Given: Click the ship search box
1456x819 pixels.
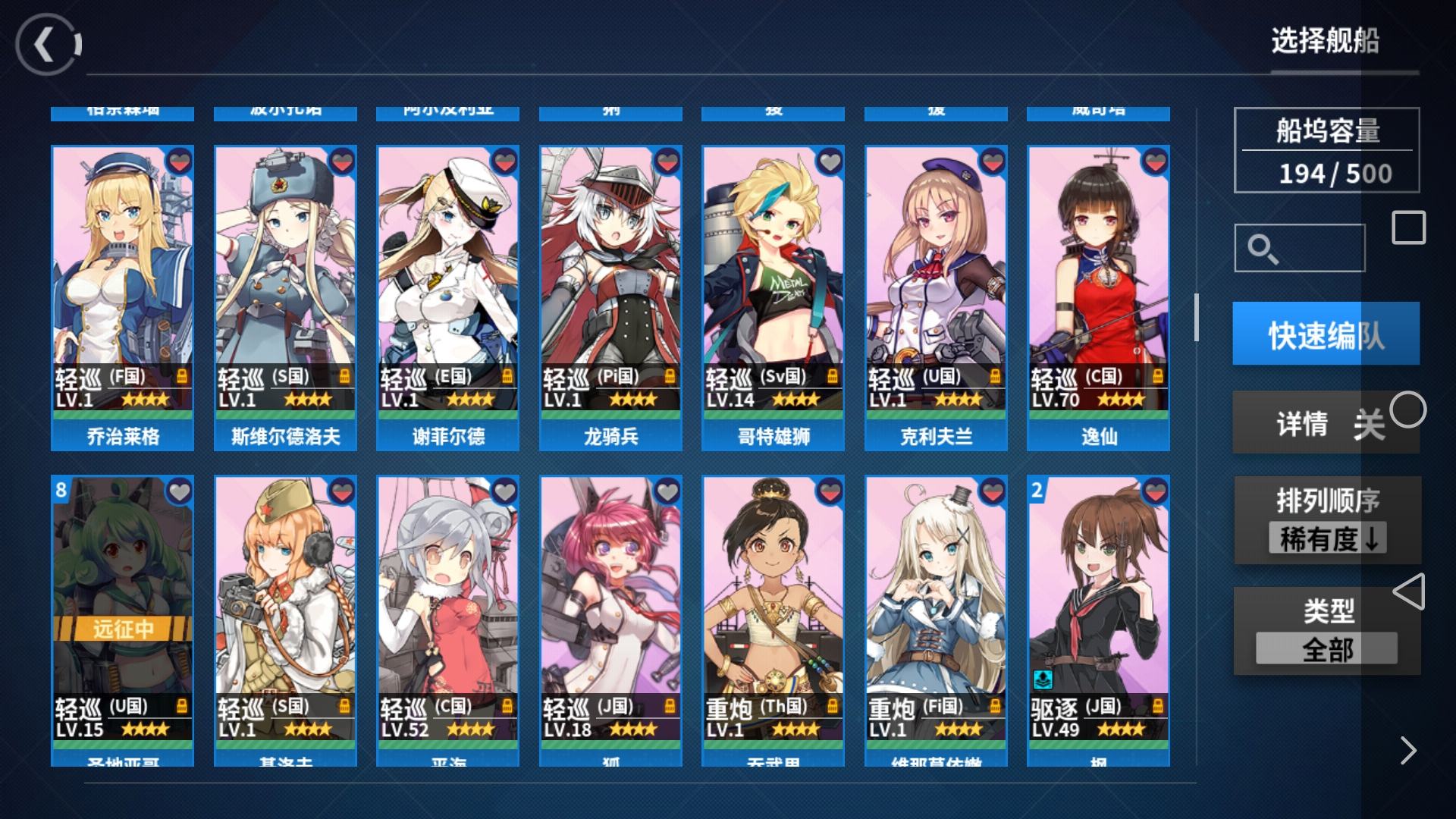Looking at the screenshot, I should point(1299,248).
